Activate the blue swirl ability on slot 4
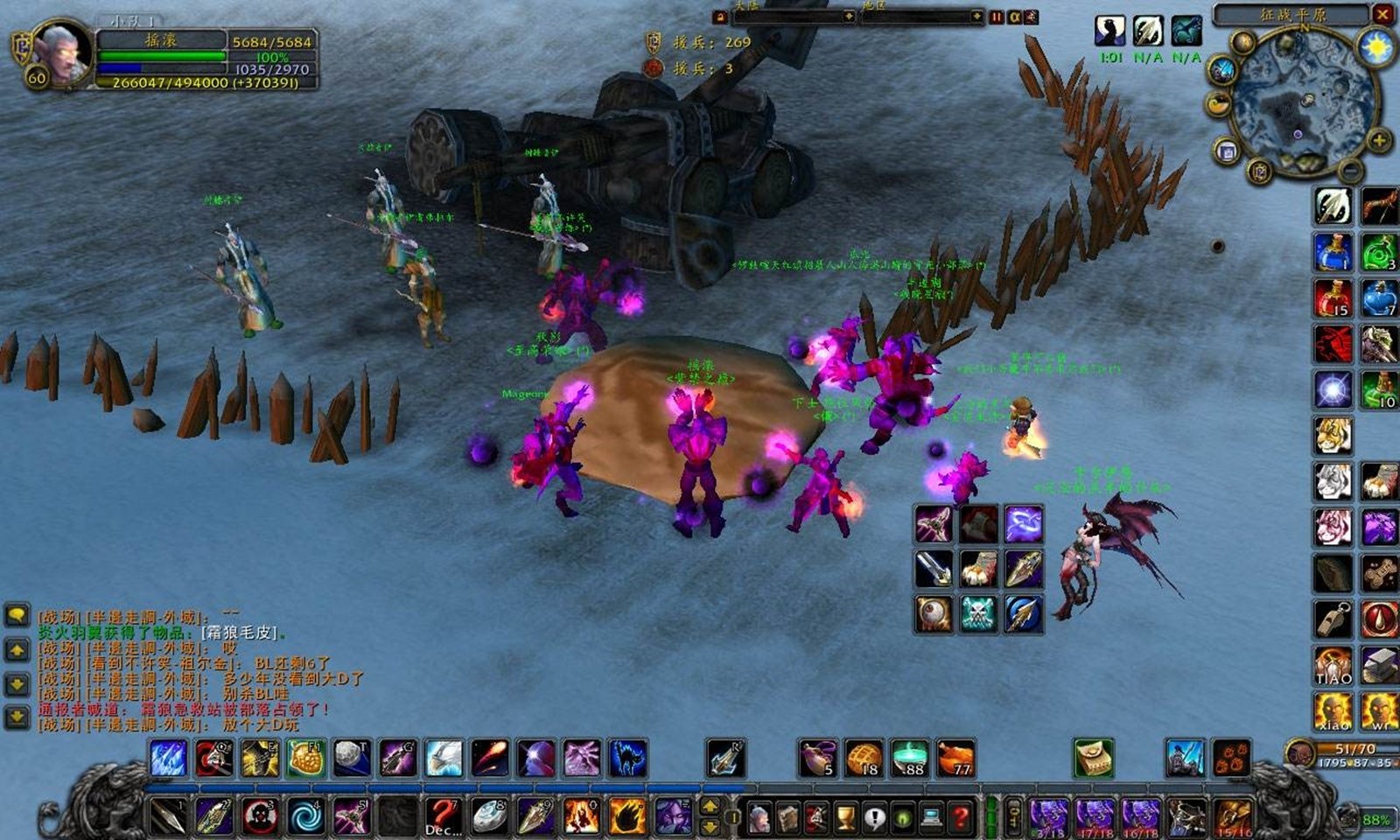Viewport: 1400px width, 840px height. point(305,816)
